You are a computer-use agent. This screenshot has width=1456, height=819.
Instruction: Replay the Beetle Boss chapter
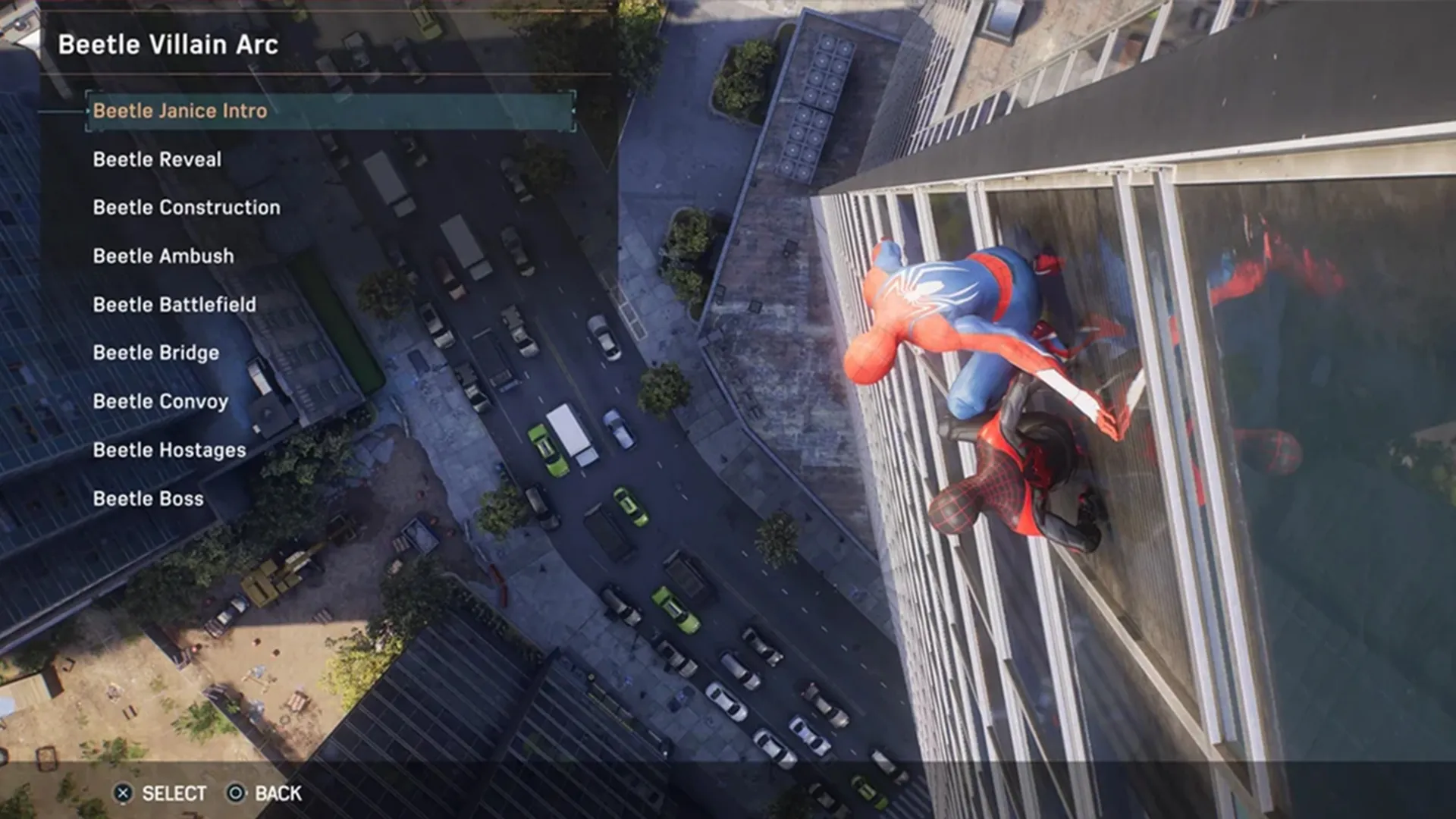tap(147, 498)
